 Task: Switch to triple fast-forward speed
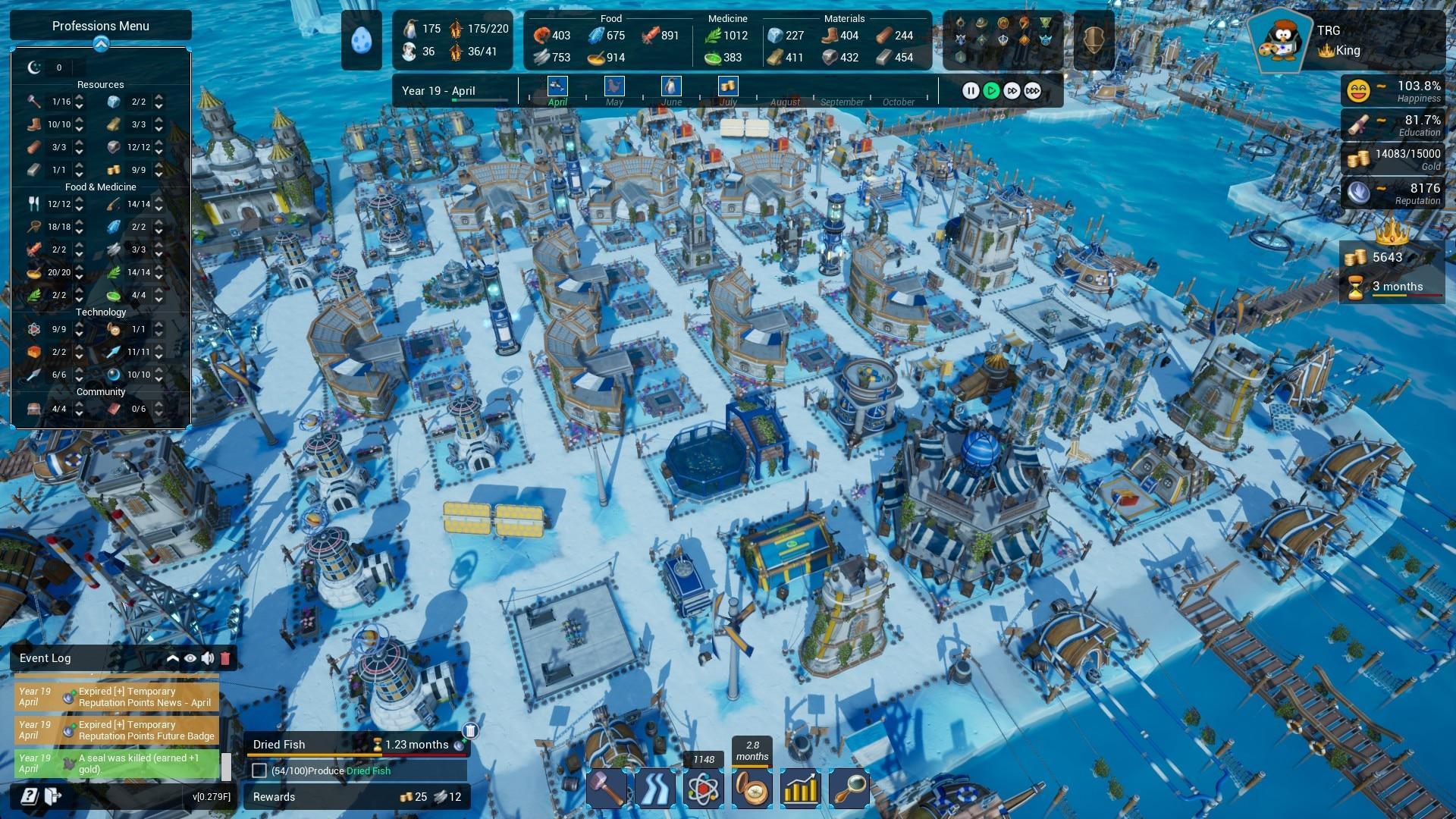tap(1033, 91)
